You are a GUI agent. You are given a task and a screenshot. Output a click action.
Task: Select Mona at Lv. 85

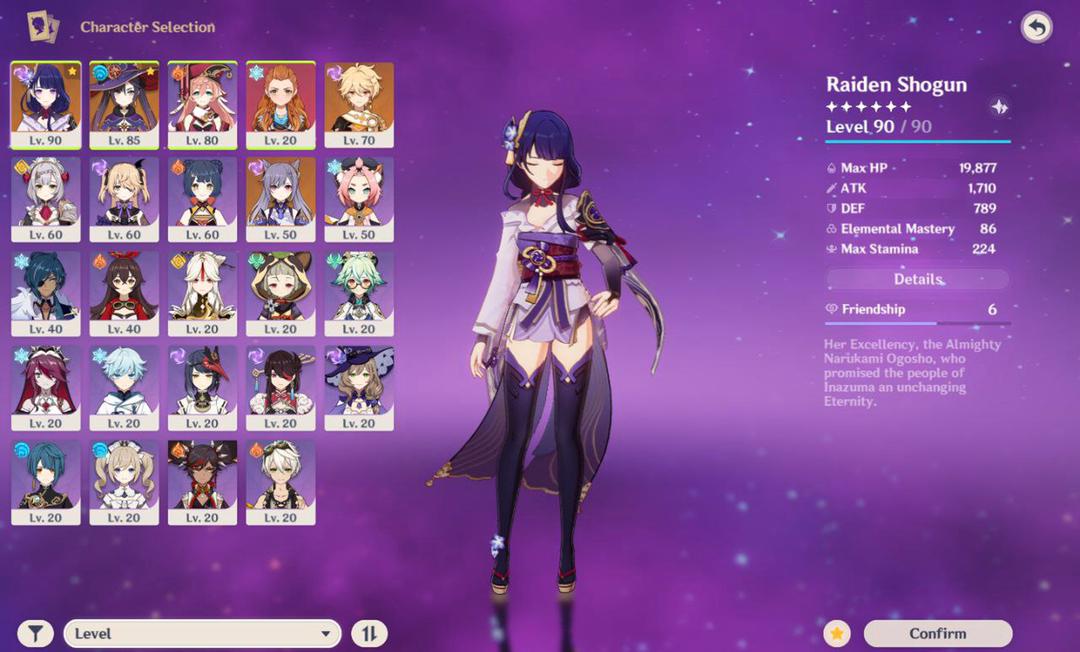point(124,104)
